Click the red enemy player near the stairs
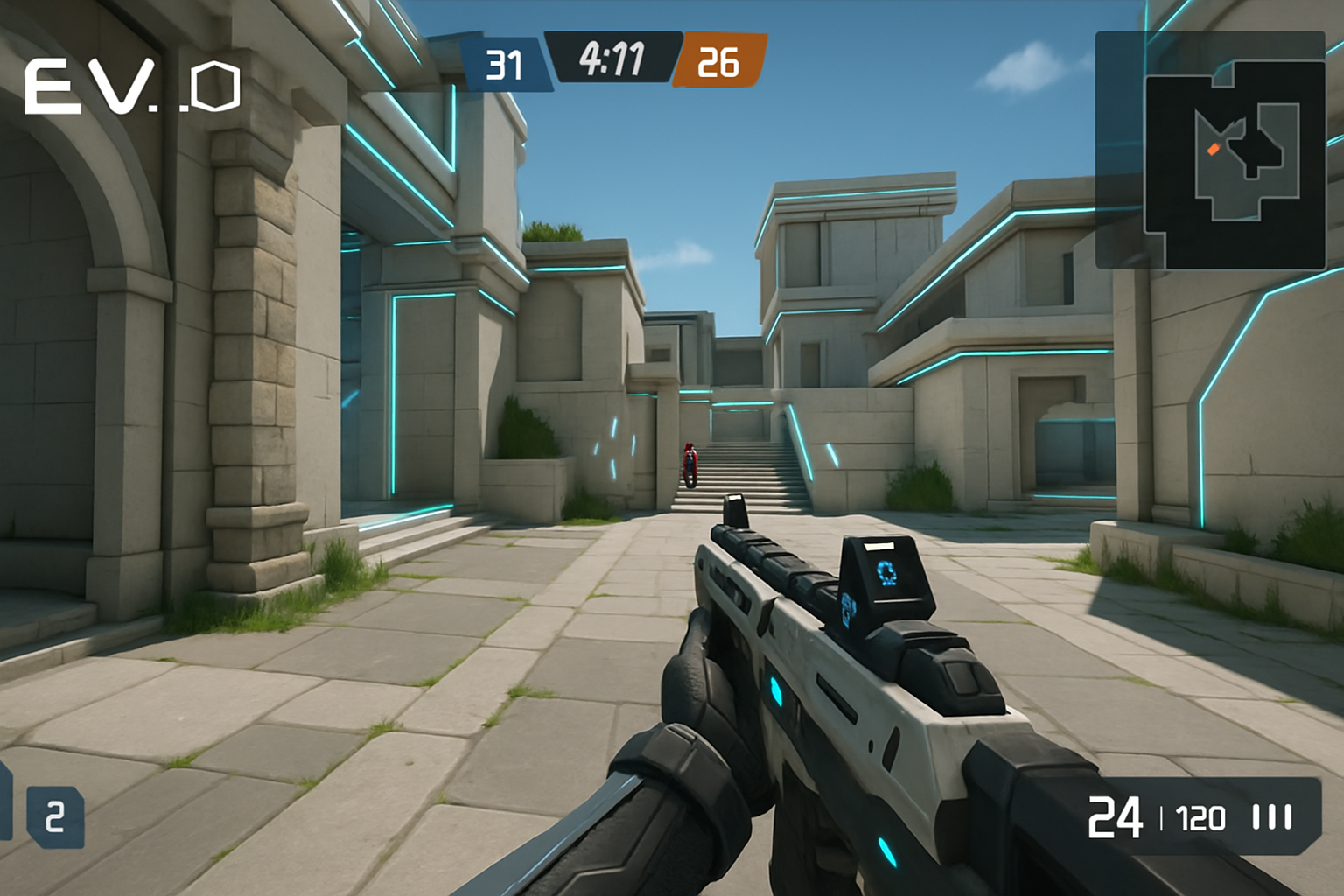The image size is (1344, 896). coord(690,462)
